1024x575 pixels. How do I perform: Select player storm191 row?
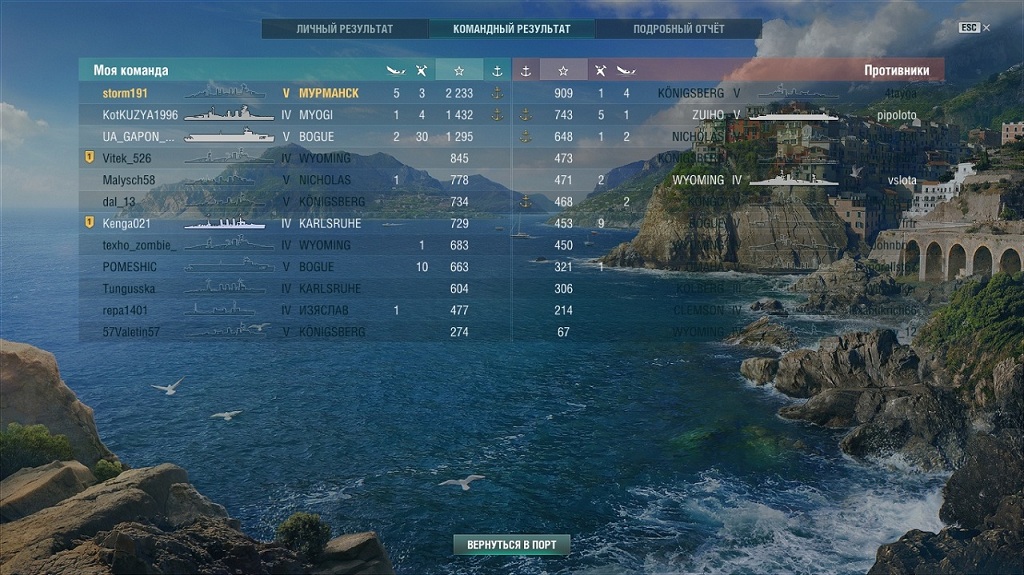click(126, 93)
